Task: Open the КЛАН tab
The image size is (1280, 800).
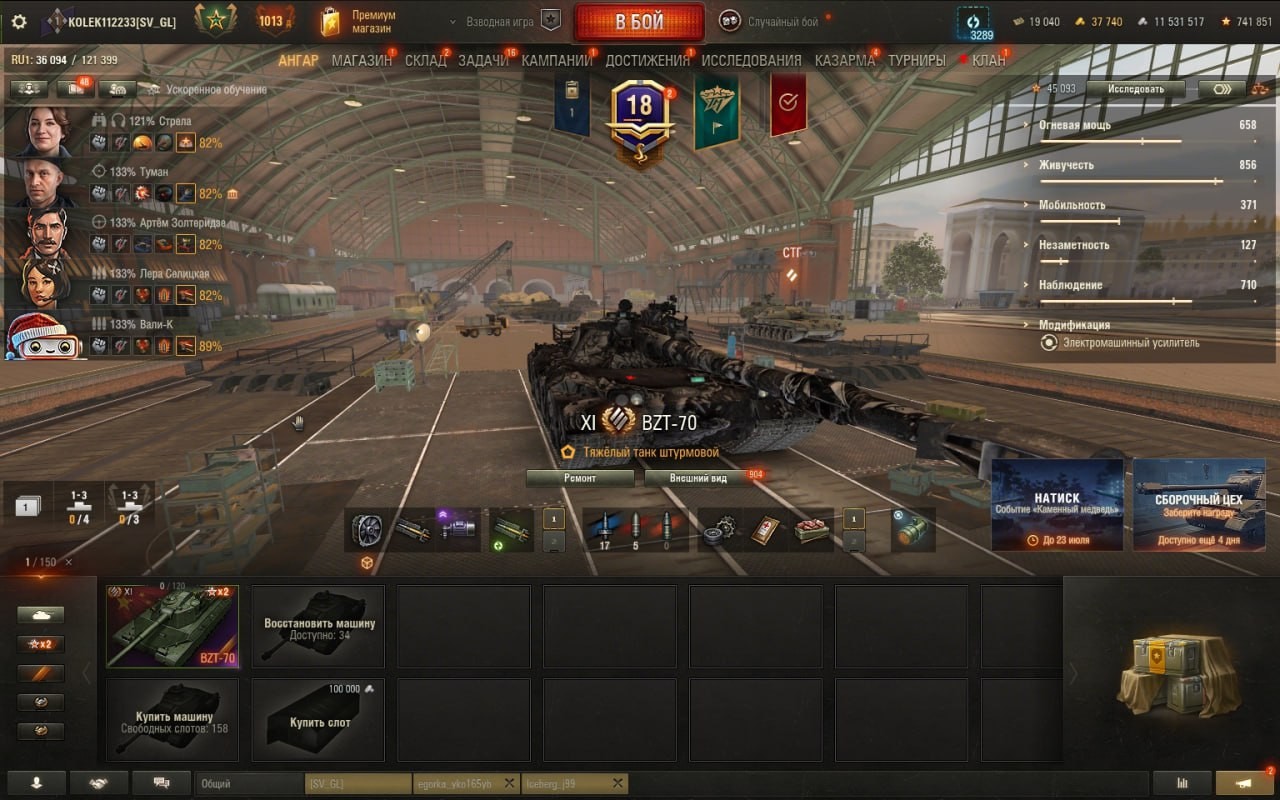Action: tap(988, 60)
